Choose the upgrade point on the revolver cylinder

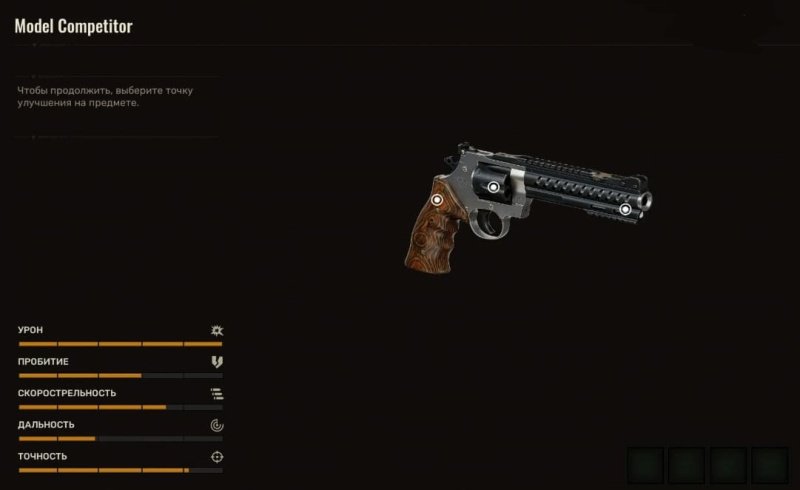(493, 187)
